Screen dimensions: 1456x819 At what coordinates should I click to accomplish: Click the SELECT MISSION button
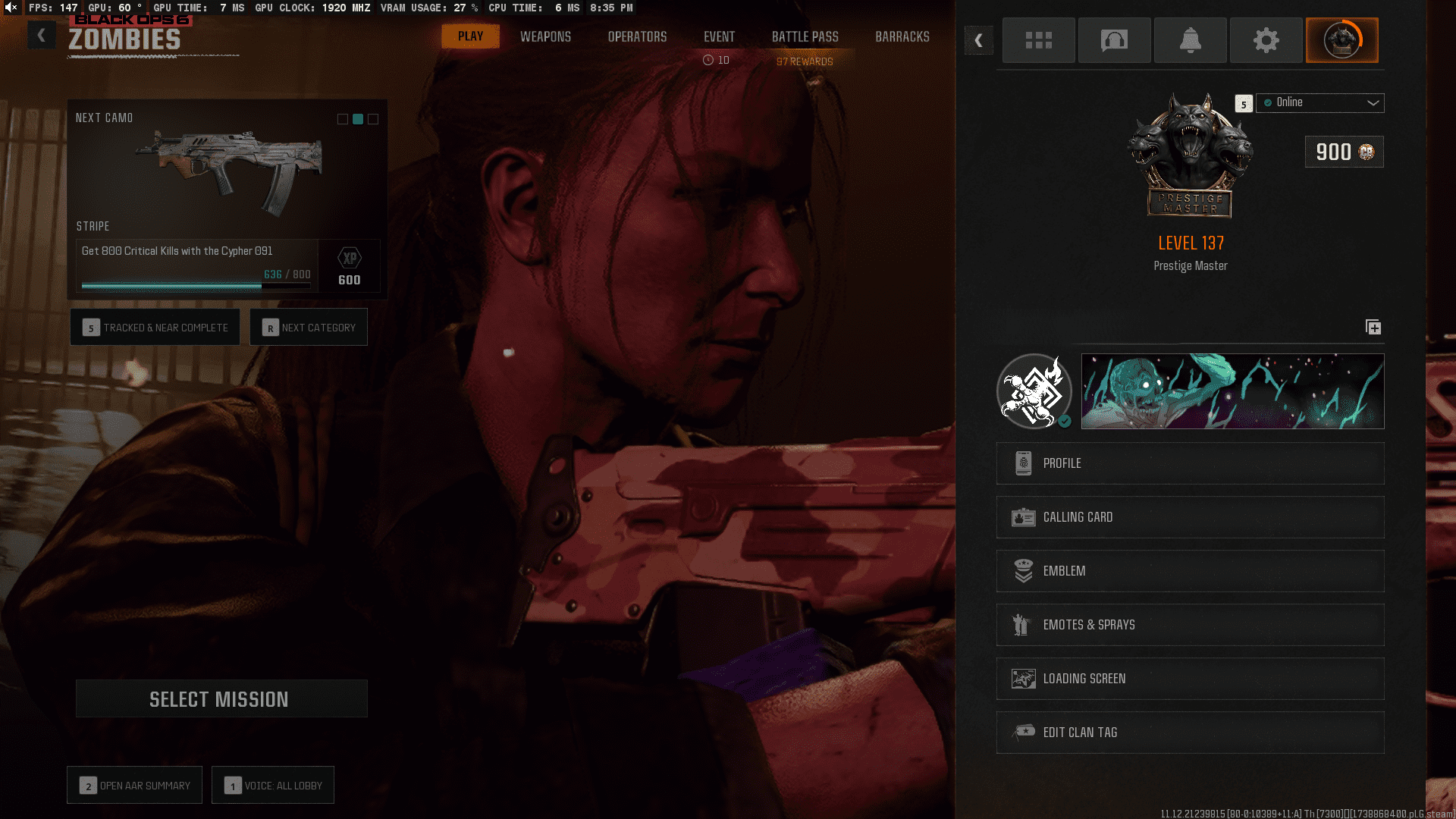pyautogui.click(x=221, y=698)
